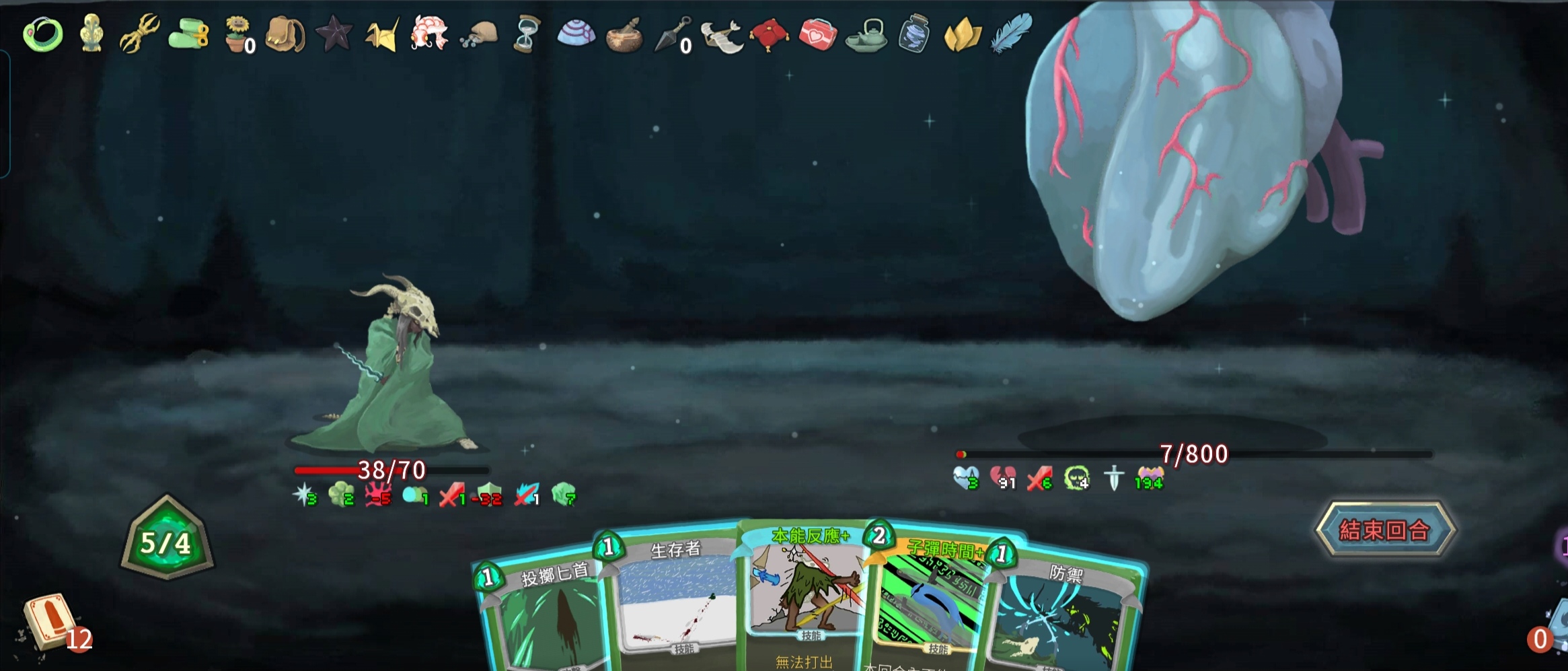Inspect the potted sunflower relic
1568x671 pixels.
coord(237,34)
